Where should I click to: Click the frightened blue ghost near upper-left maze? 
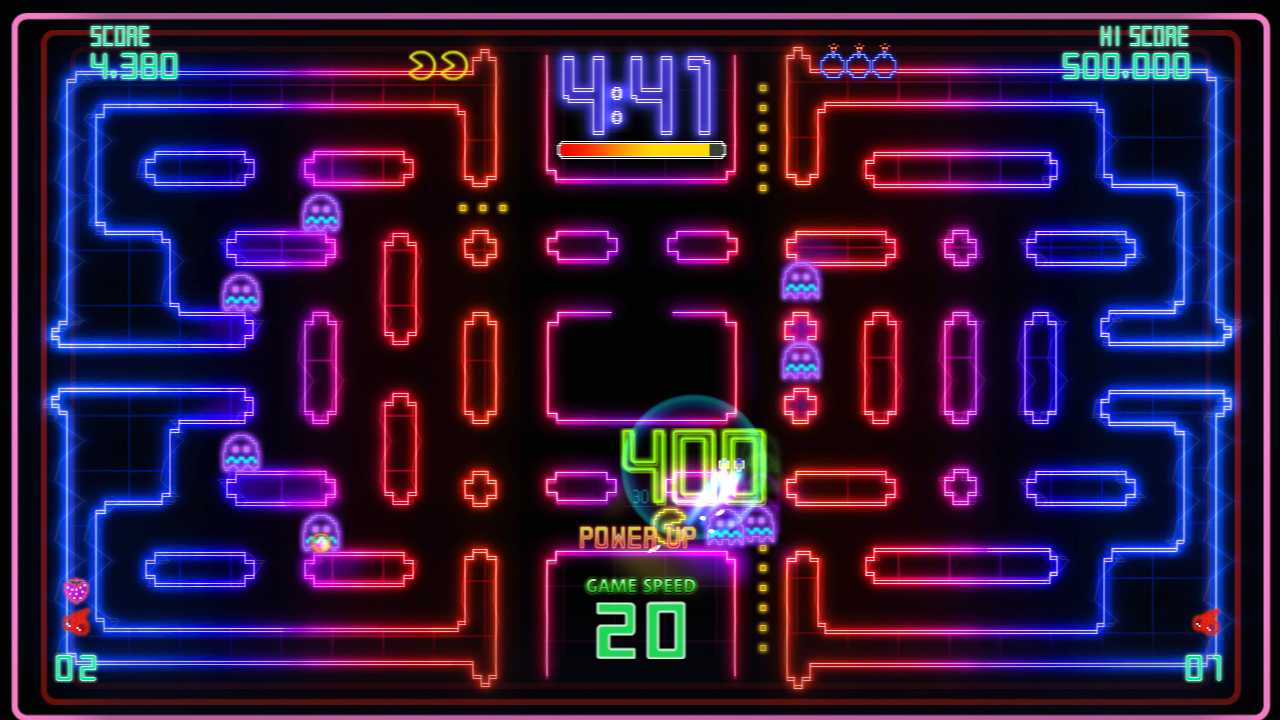[x=320, y=210]
